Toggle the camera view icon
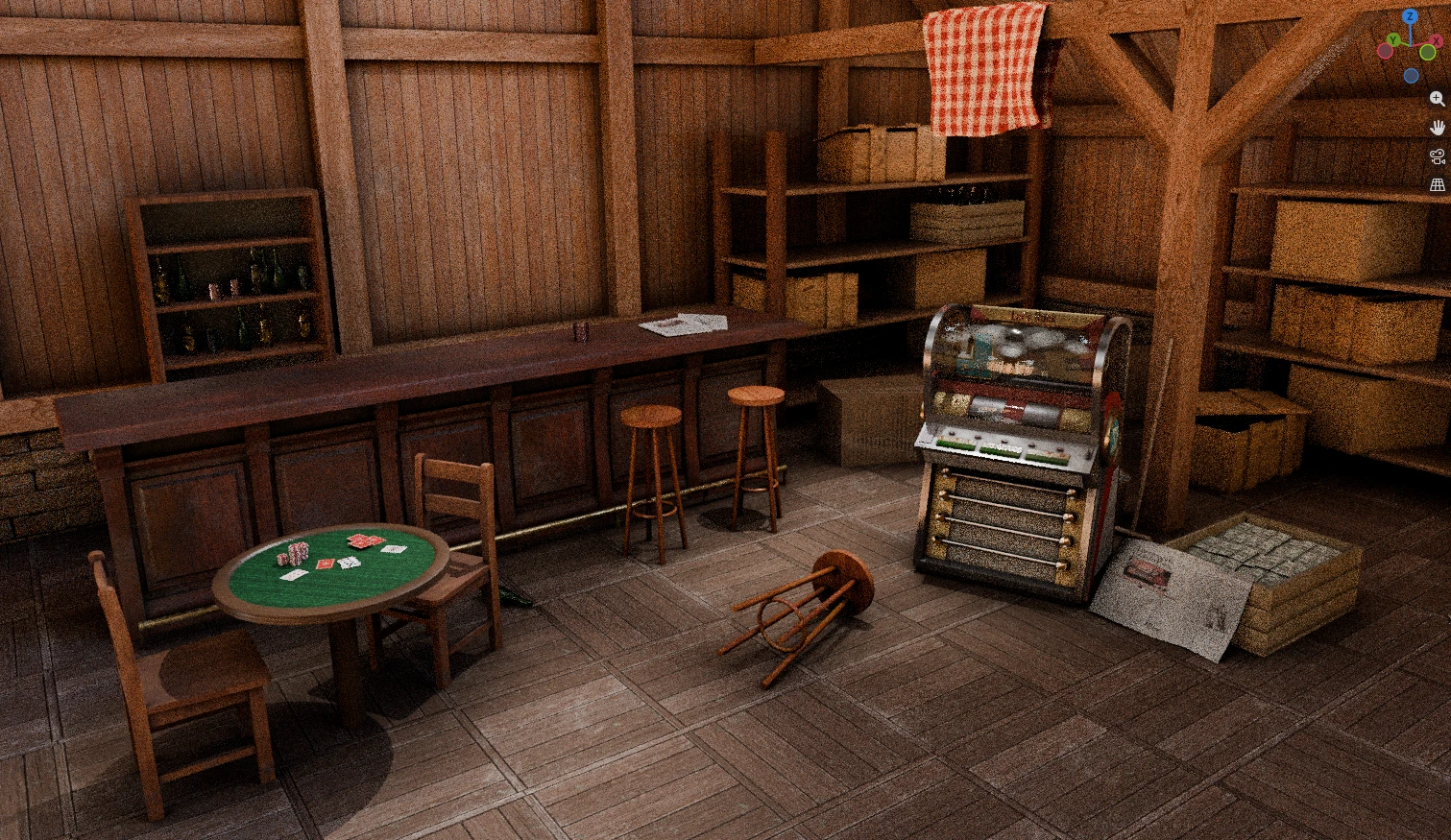The image size is (1451, 840). tap(1437, 156)
